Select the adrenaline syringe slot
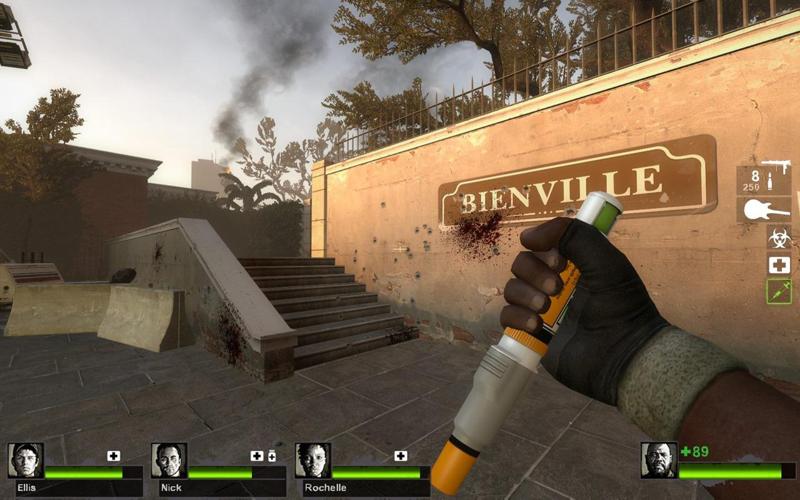 [x=778, y=291]
